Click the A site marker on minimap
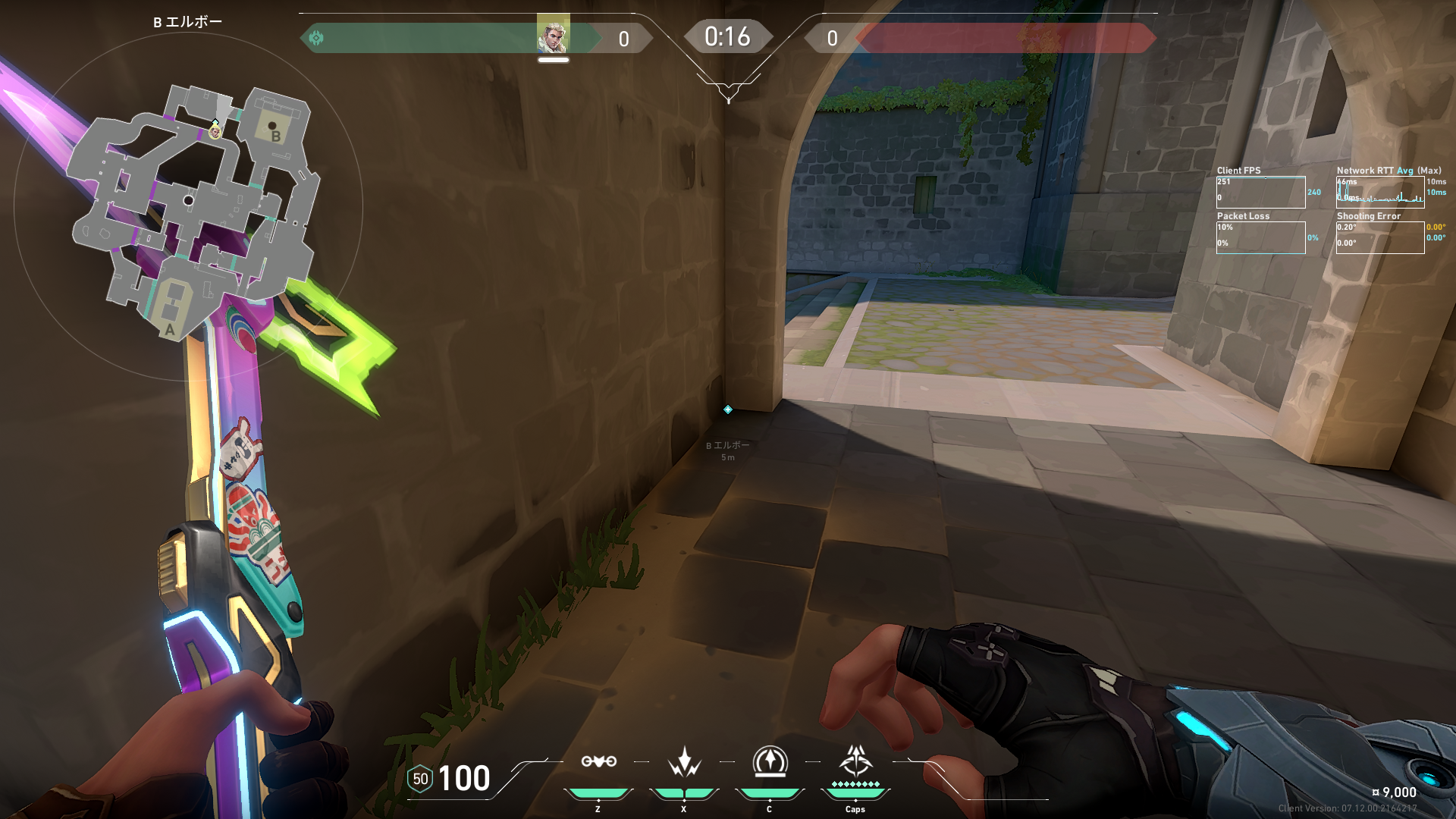Image resolution: width=1456 pixels, height=819 pixels. pos(170,330)
